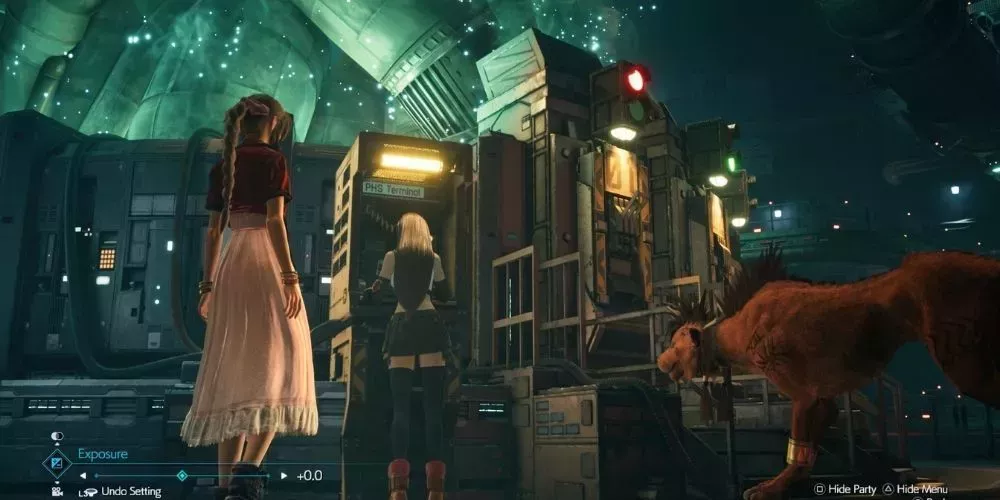Viewport: 1000px width, 500px height.
Task: Decrease exposure with the left arrow
Action: click(82, 476)
